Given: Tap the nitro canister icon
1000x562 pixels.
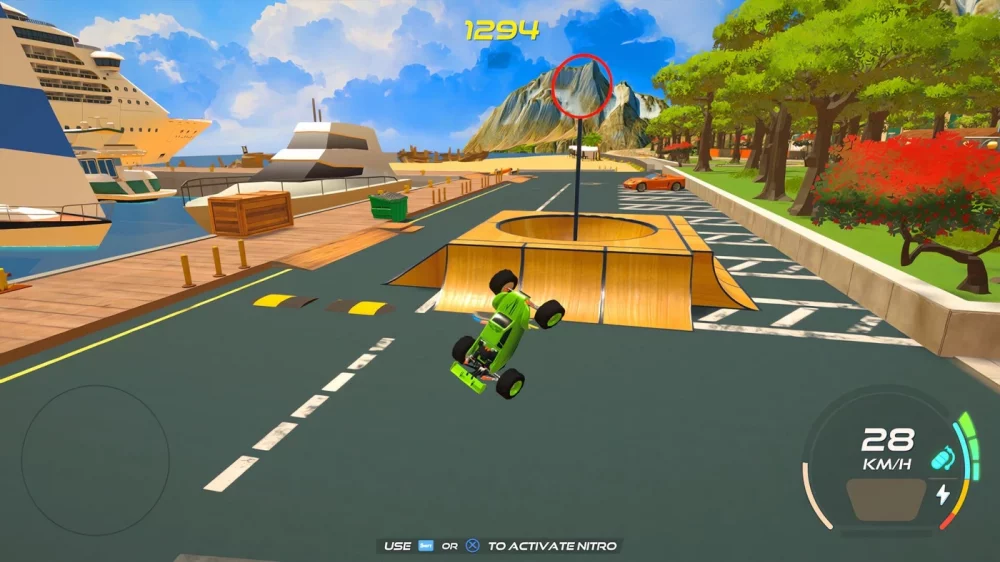Looking at the screenshot, I should [941, 458].
